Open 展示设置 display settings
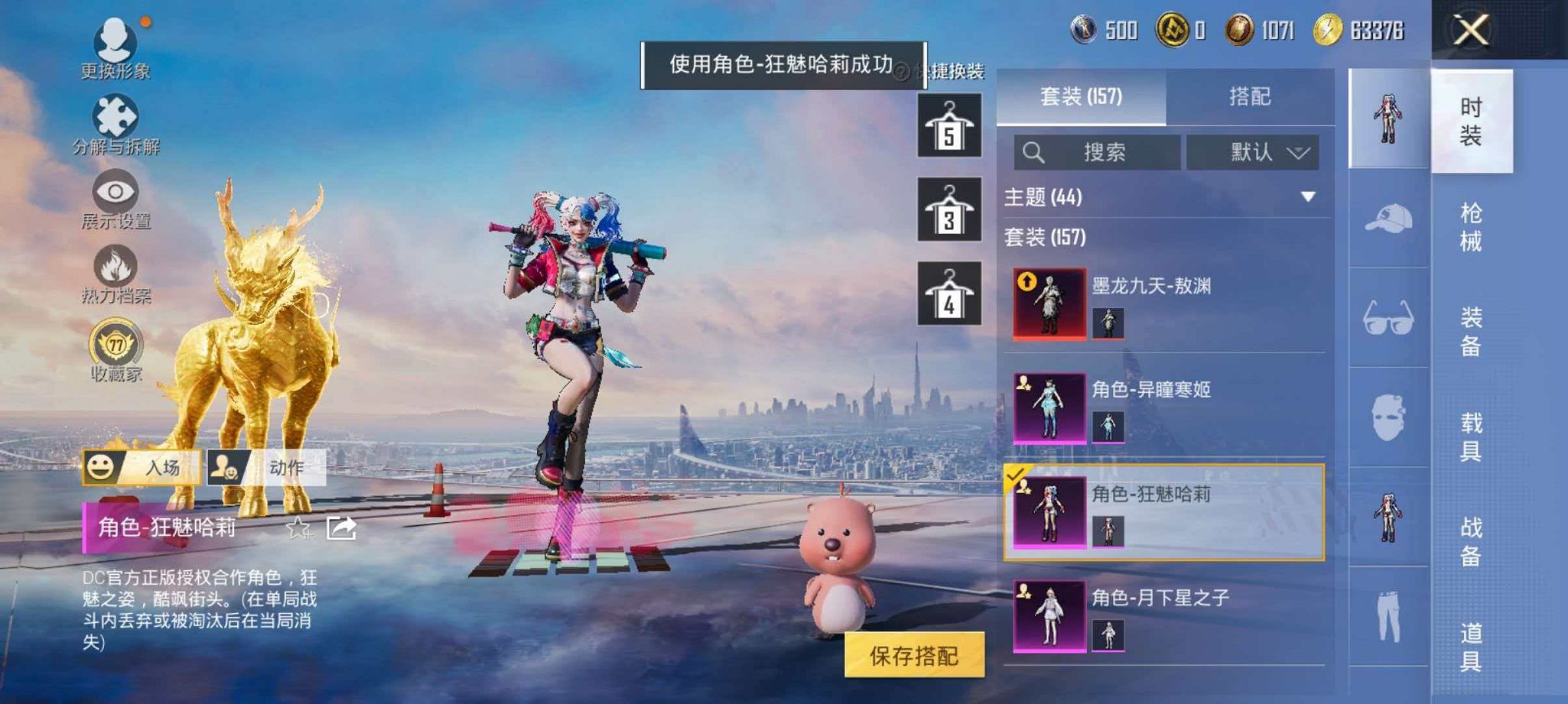 click(116, 191)
